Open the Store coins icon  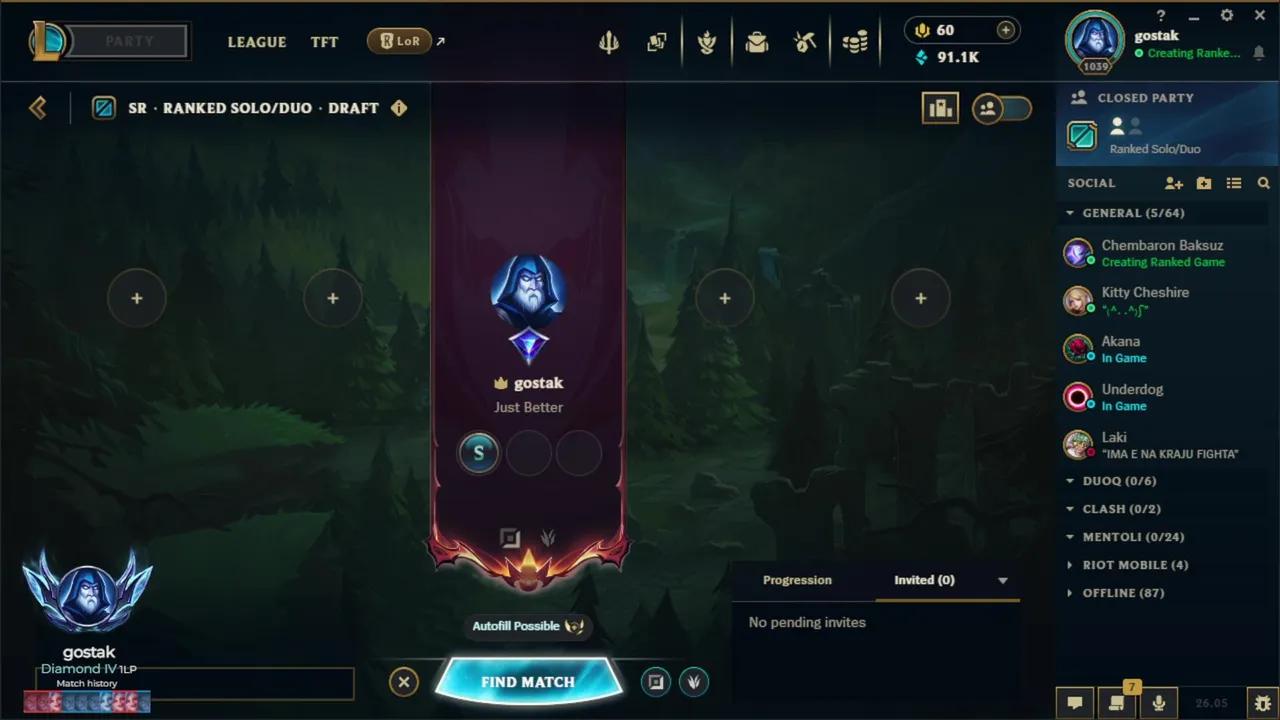[x=855, y=41]
